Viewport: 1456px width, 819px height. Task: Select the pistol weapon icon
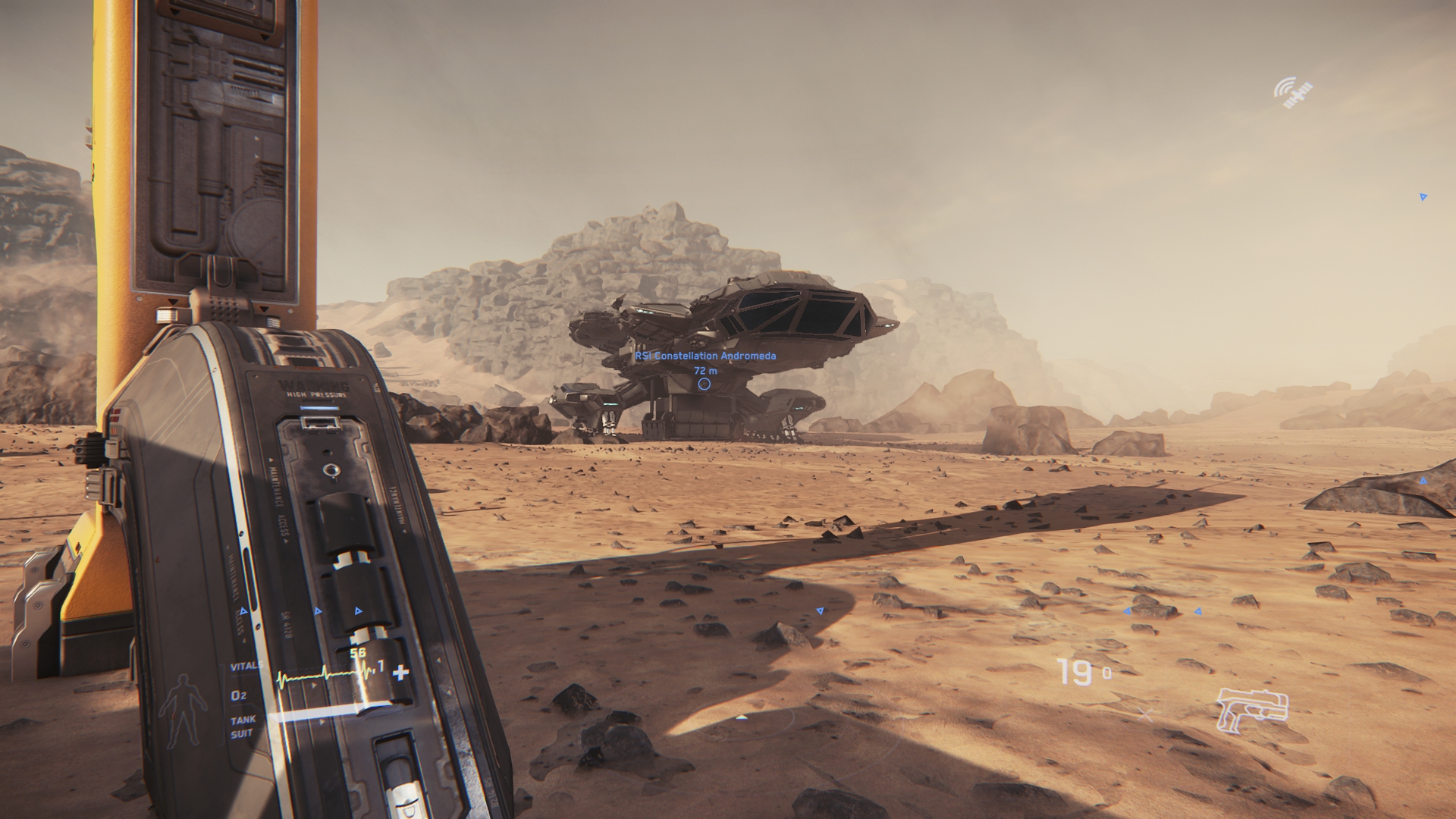click(x=1252, y=710)
